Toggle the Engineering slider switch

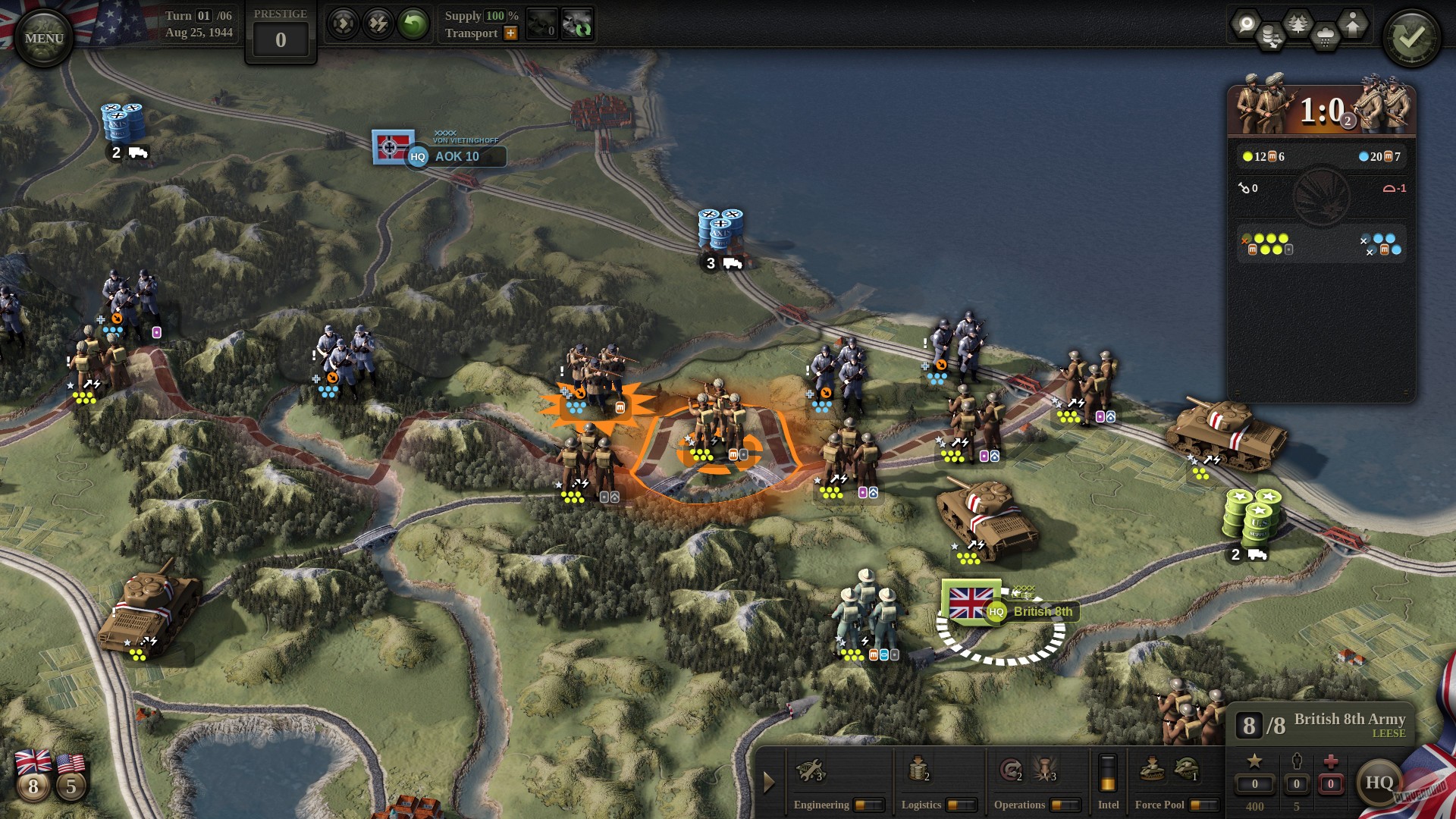coord(869,805)
